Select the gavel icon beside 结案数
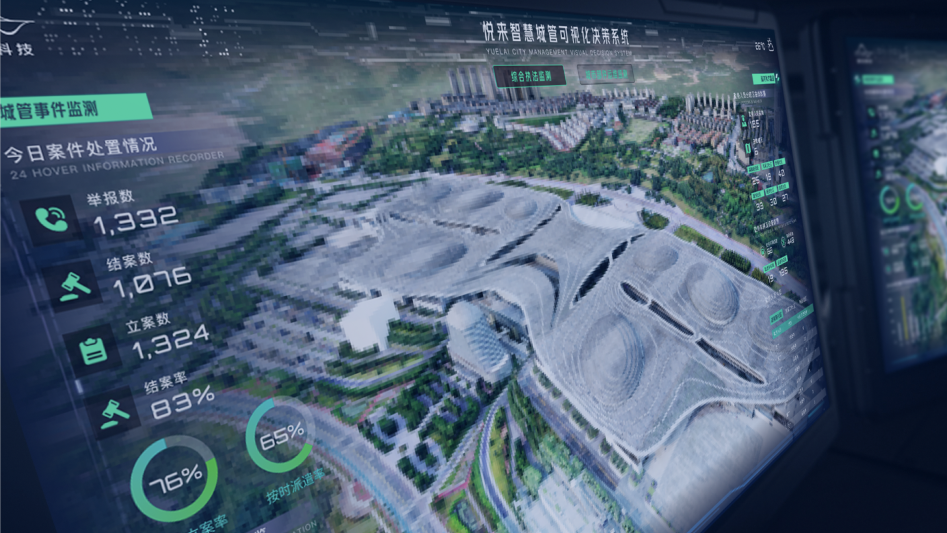The image size is (947, 533). pyautogui.click(x=75, y=286)
